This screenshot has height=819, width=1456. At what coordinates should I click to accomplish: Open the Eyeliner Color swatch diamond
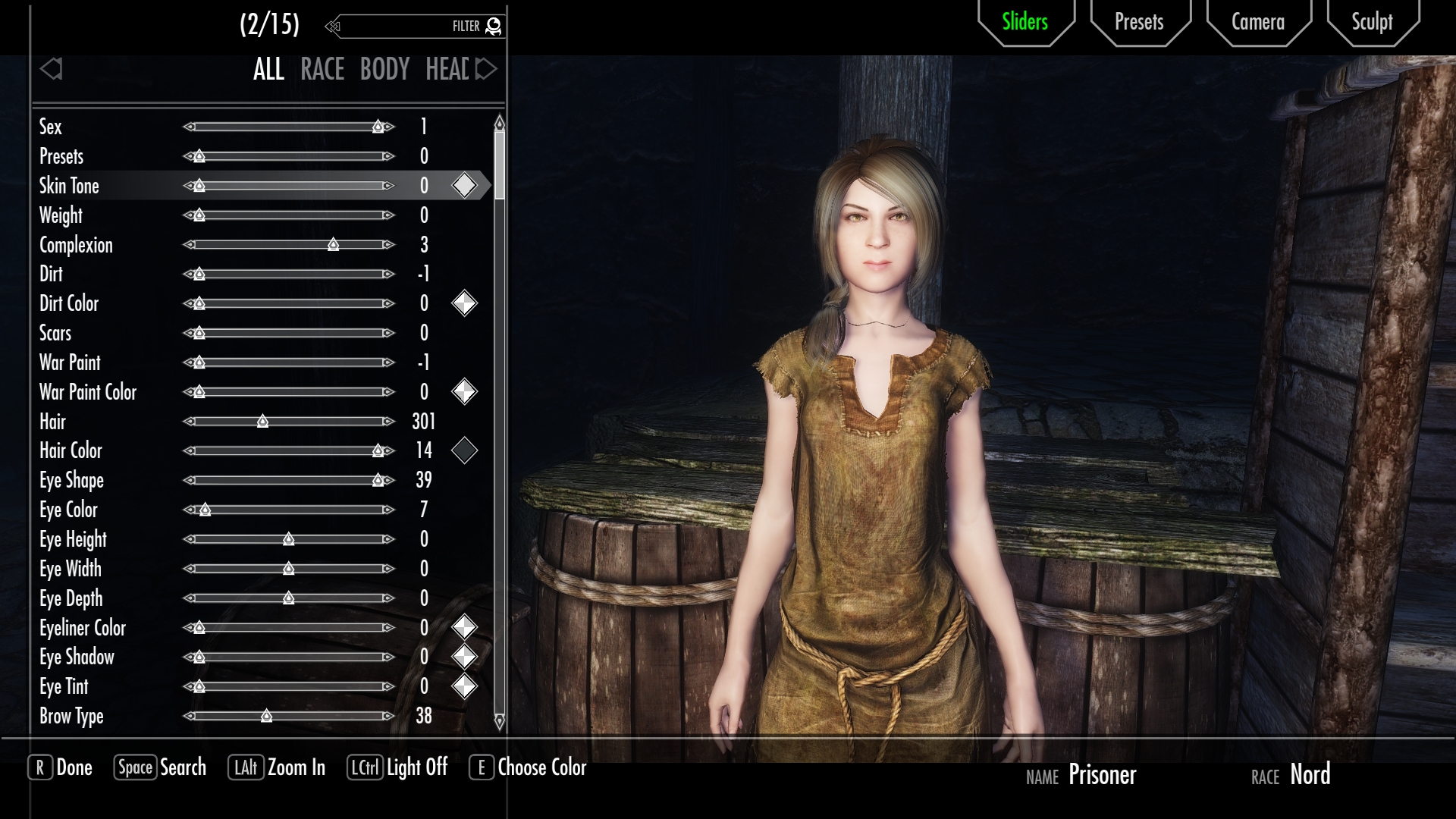click(x=465, y=628)
